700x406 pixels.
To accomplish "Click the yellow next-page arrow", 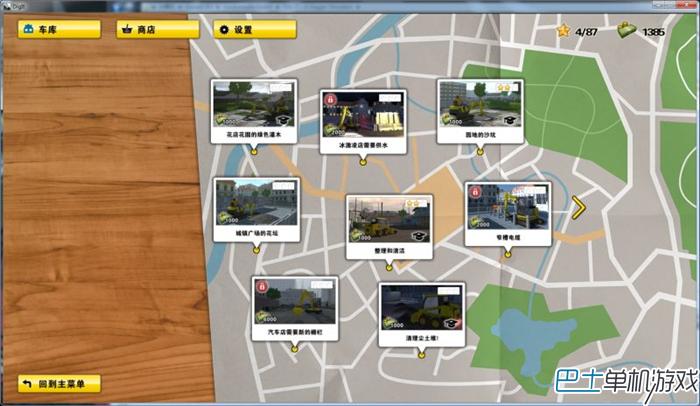I will (578, 207).
